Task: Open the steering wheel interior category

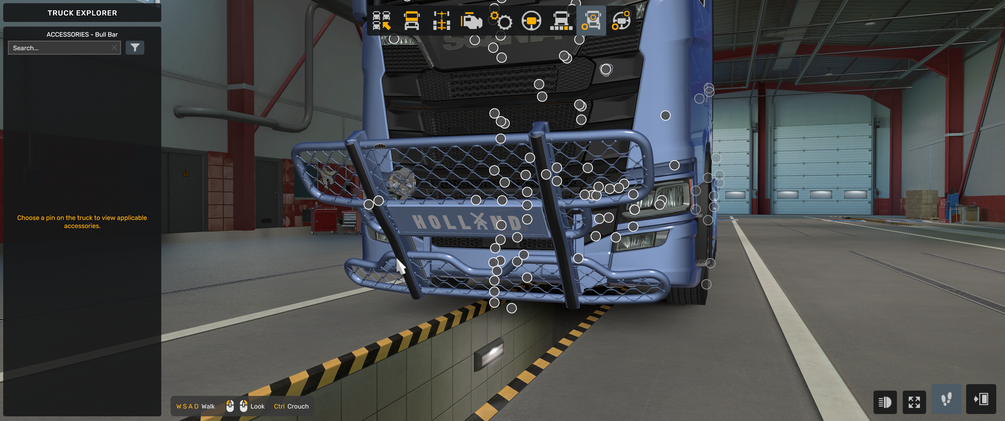Action: tap(531, 20)
